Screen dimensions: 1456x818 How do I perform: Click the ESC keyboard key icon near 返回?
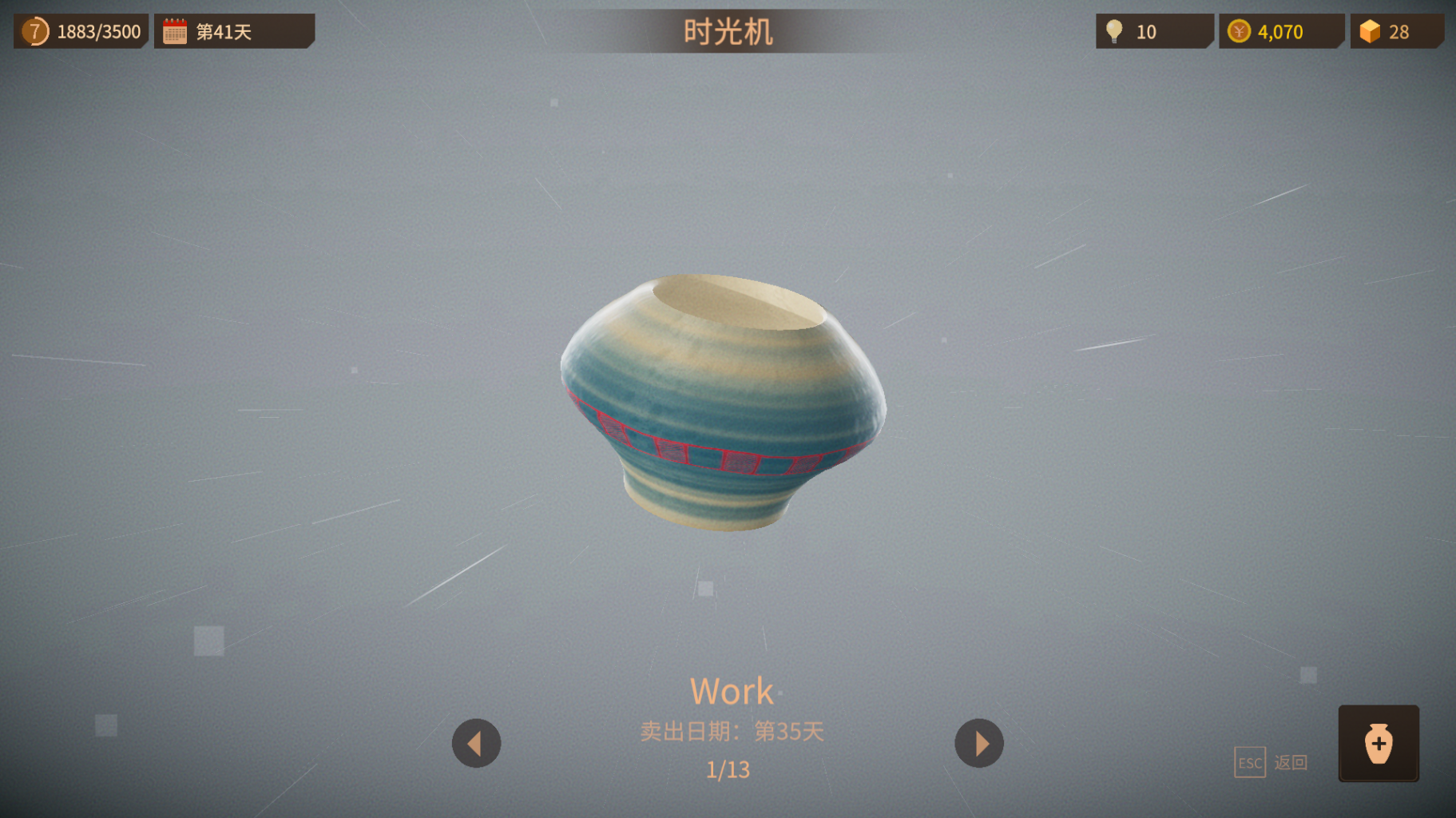pyautogui.click(x=1248, y=762)
